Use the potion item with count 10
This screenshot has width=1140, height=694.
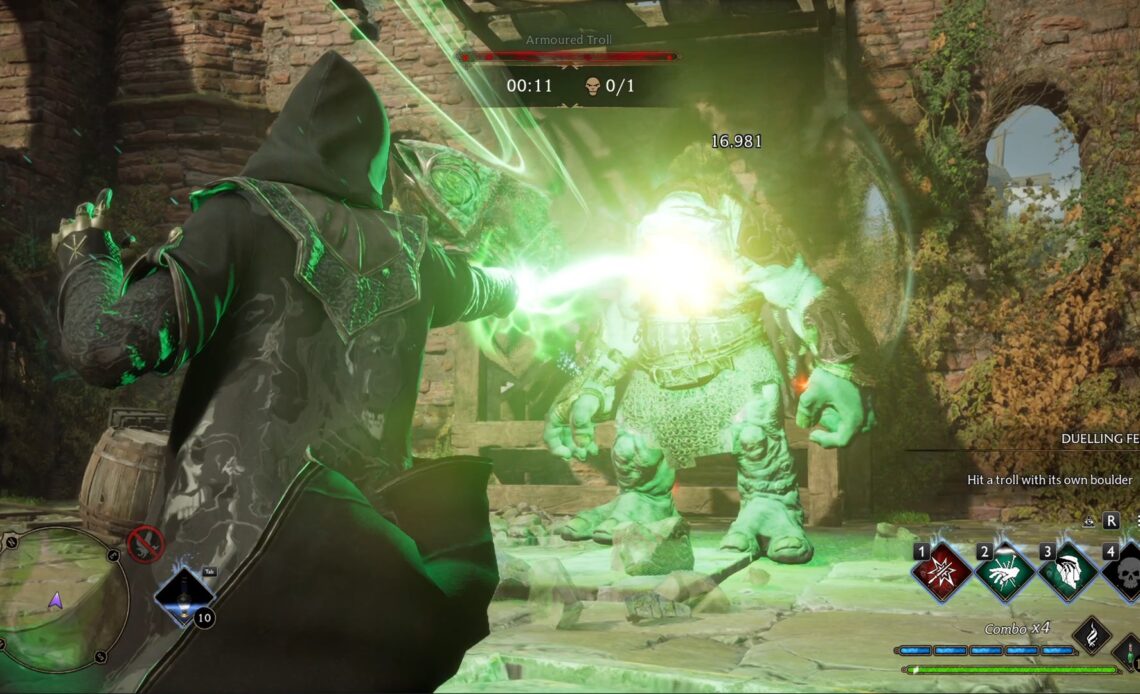point(185,596)
